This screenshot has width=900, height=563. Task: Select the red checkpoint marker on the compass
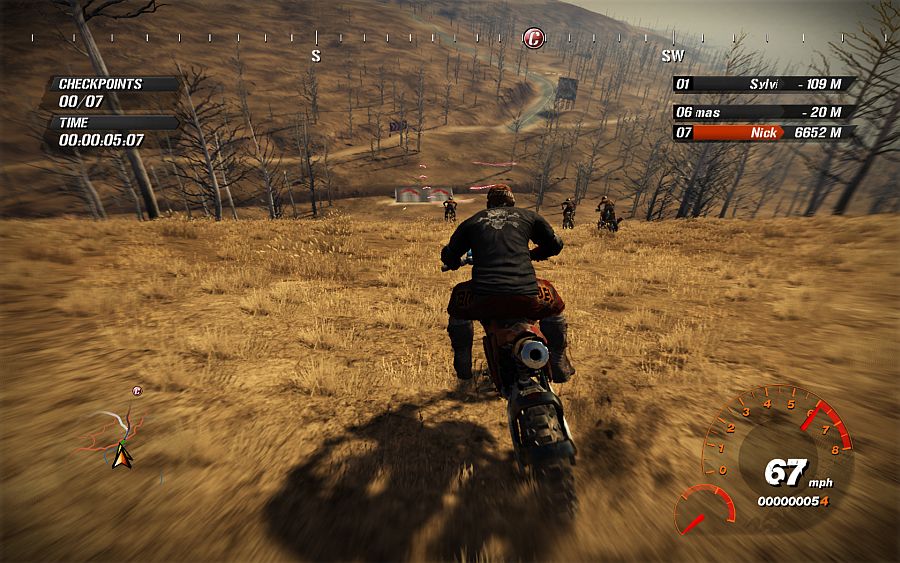pyautogui.click(x=534, y=38)
